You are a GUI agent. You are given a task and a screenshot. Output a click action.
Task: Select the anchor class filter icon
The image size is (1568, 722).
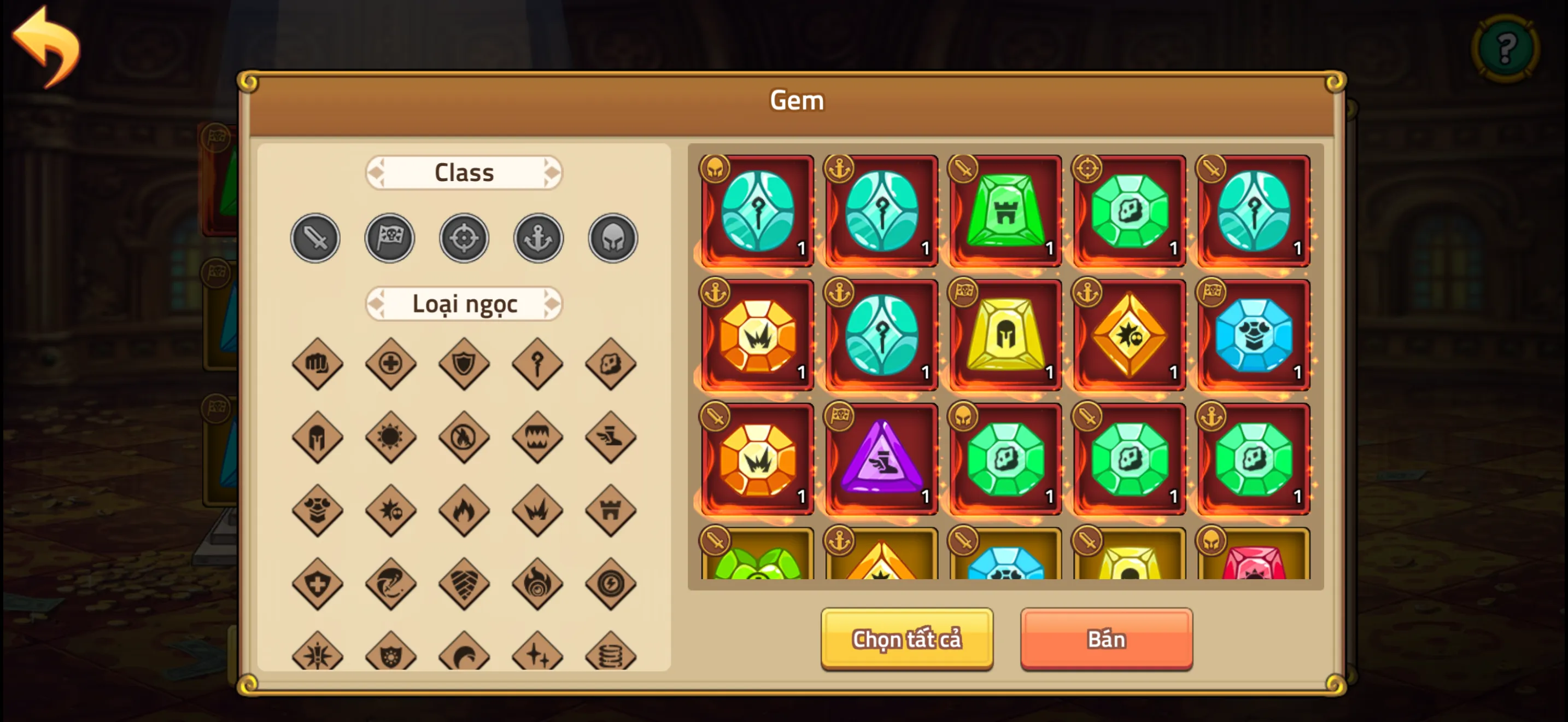click(538, 238)
